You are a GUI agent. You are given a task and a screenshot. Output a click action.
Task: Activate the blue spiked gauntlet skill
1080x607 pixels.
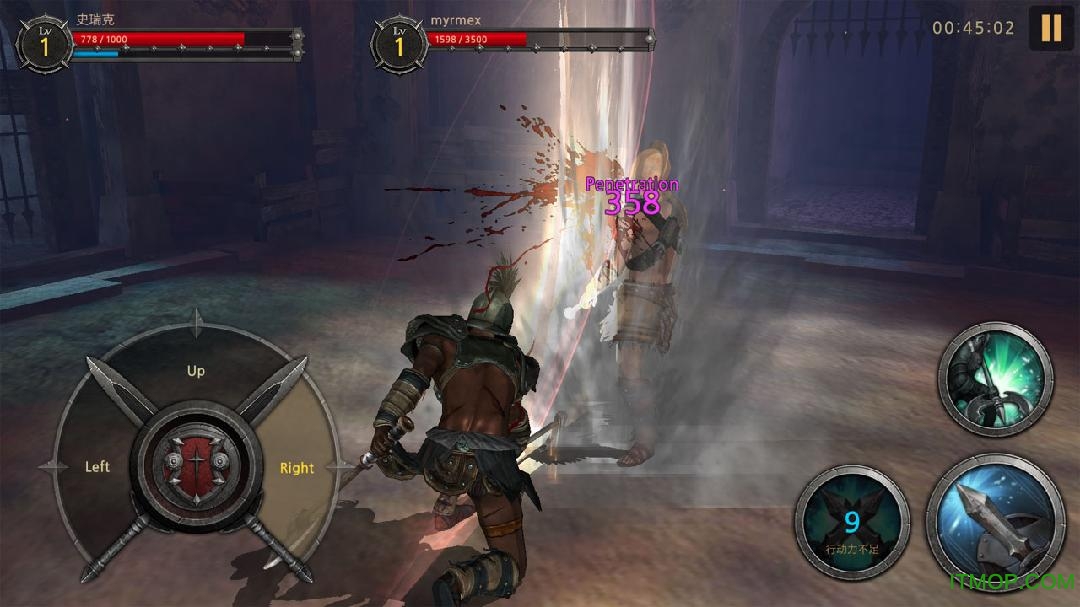tap(995, 519)
